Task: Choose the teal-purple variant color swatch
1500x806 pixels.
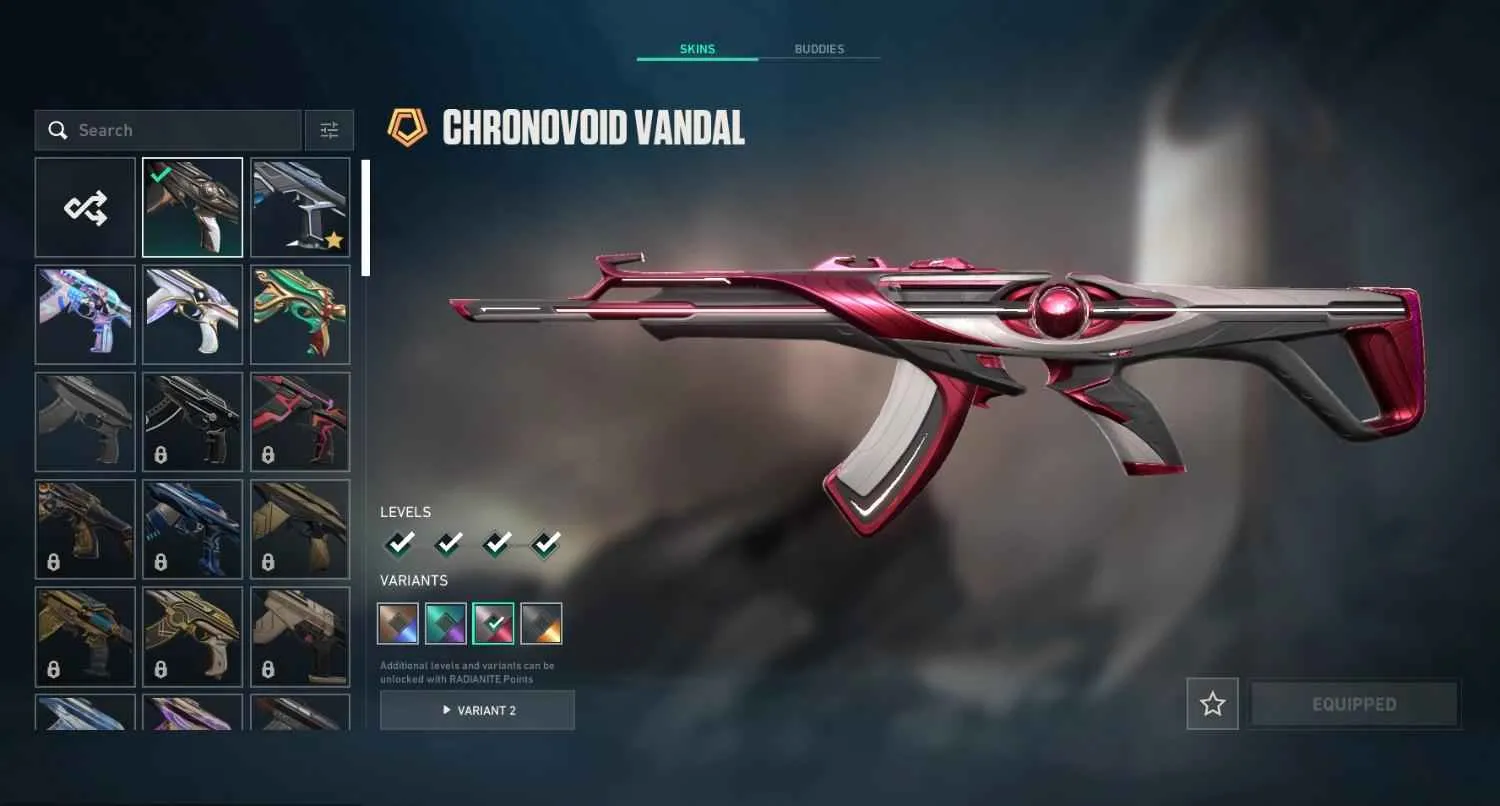Action: pyautogui.click(x=445, y=622)
